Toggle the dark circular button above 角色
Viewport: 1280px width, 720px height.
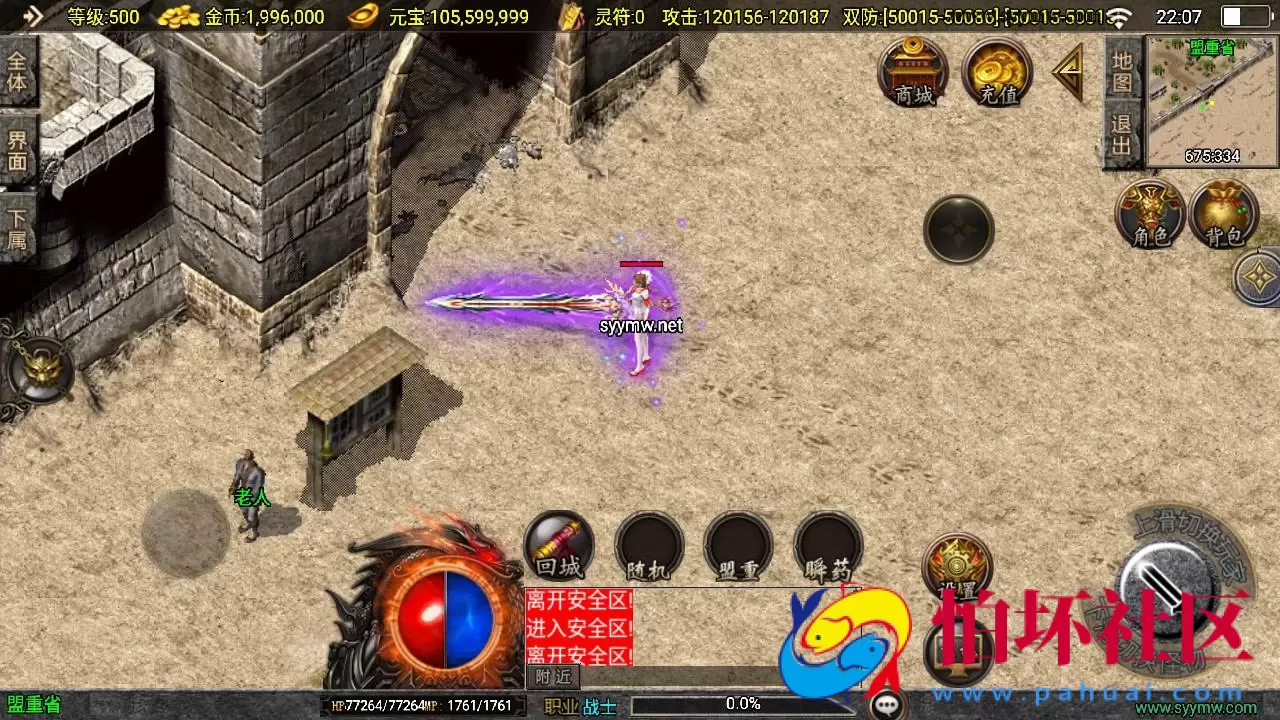click(958, 230)
